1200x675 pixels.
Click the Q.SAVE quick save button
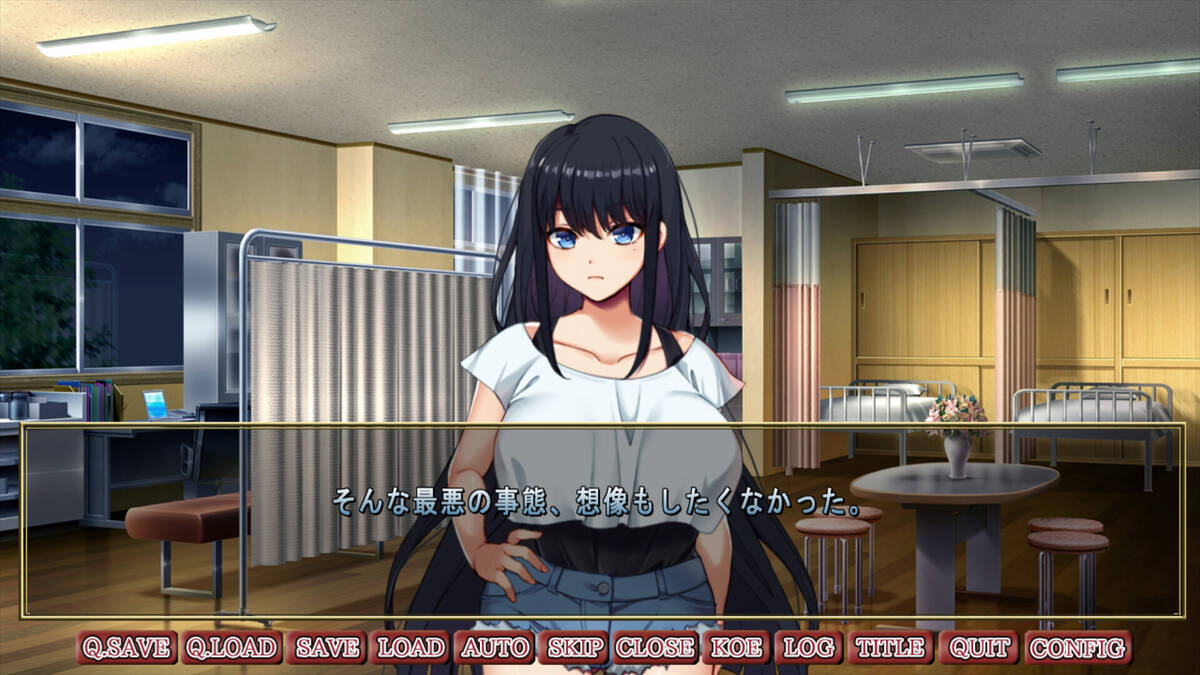pyautogui.click(x=128, y=647)
